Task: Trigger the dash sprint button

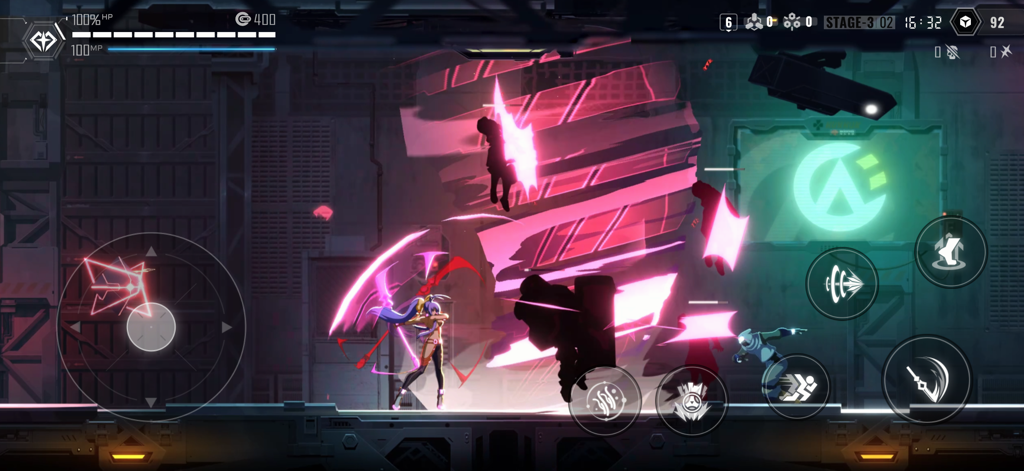Action: (796, 386)
